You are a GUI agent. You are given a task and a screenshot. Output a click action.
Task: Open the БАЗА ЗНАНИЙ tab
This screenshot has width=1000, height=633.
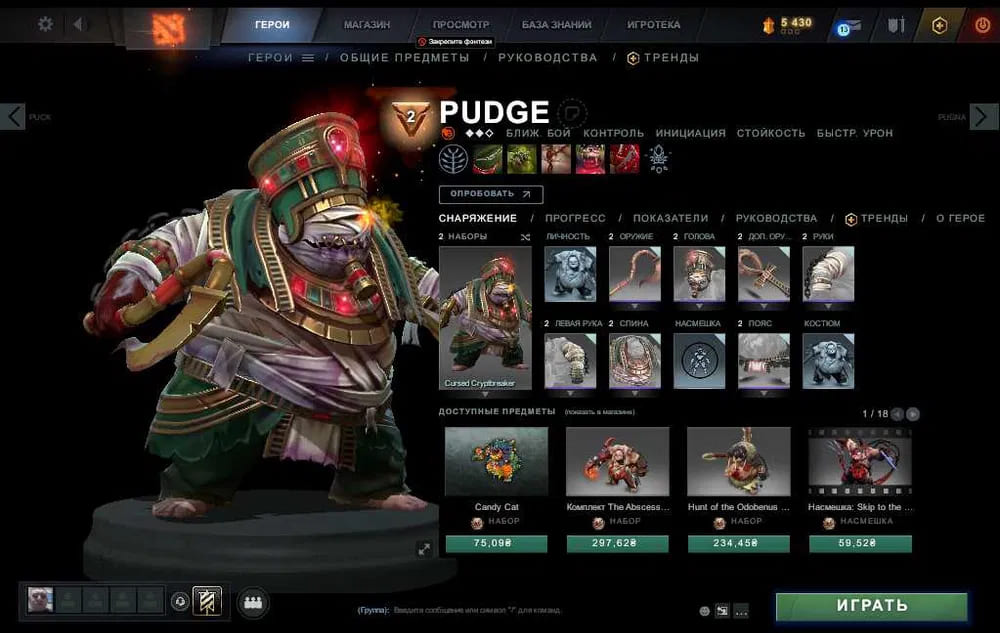pyautogui.click(x=556, y=24)
